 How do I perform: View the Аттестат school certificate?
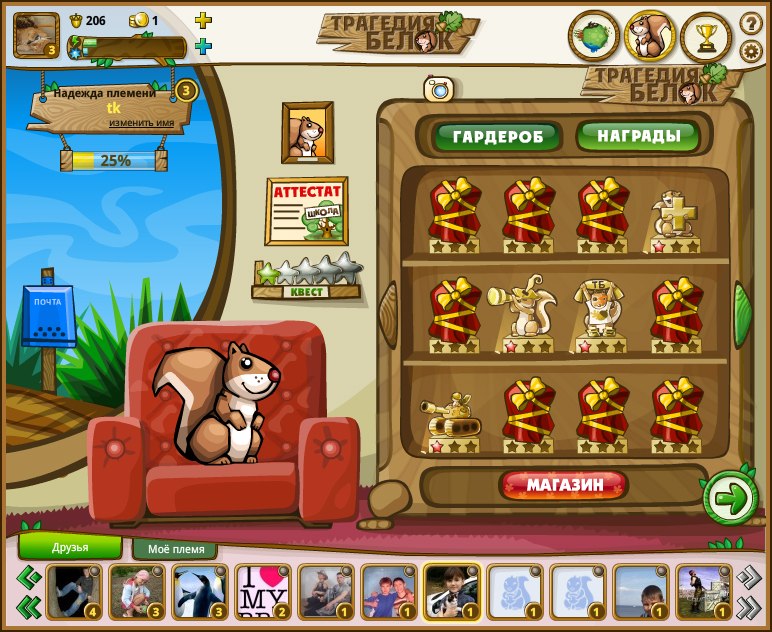click(306, 210)
